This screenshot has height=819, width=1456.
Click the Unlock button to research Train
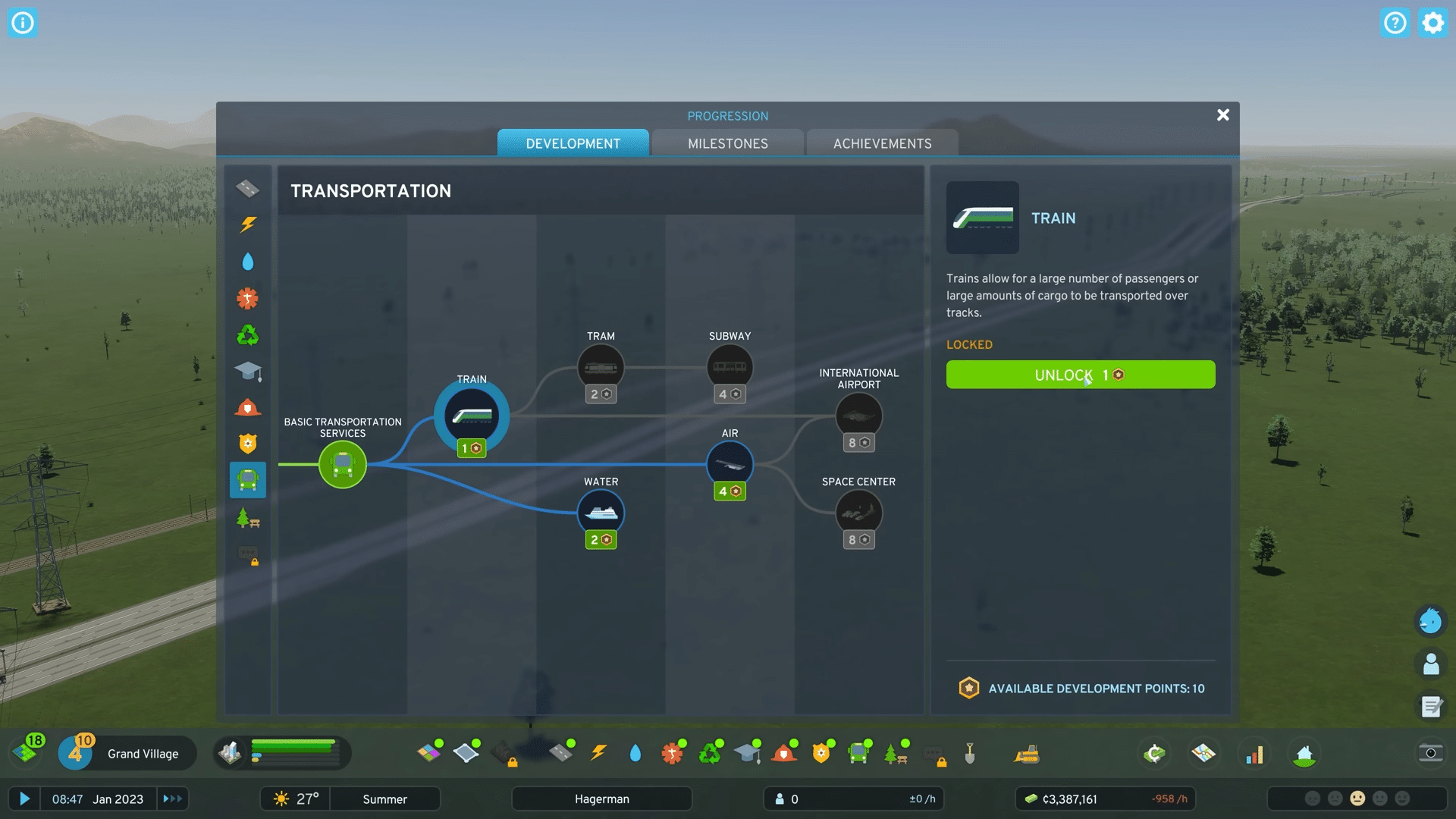click(x=1080, y=374)
